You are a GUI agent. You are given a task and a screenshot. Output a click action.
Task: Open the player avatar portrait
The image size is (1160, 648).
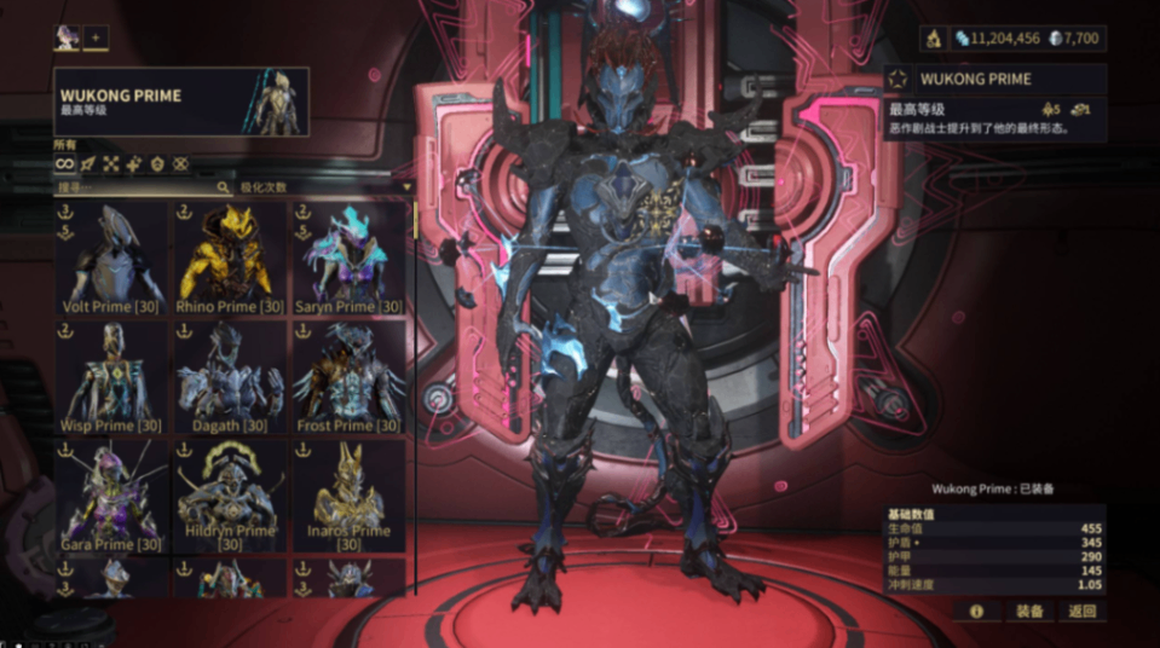(x=66, y=39)
